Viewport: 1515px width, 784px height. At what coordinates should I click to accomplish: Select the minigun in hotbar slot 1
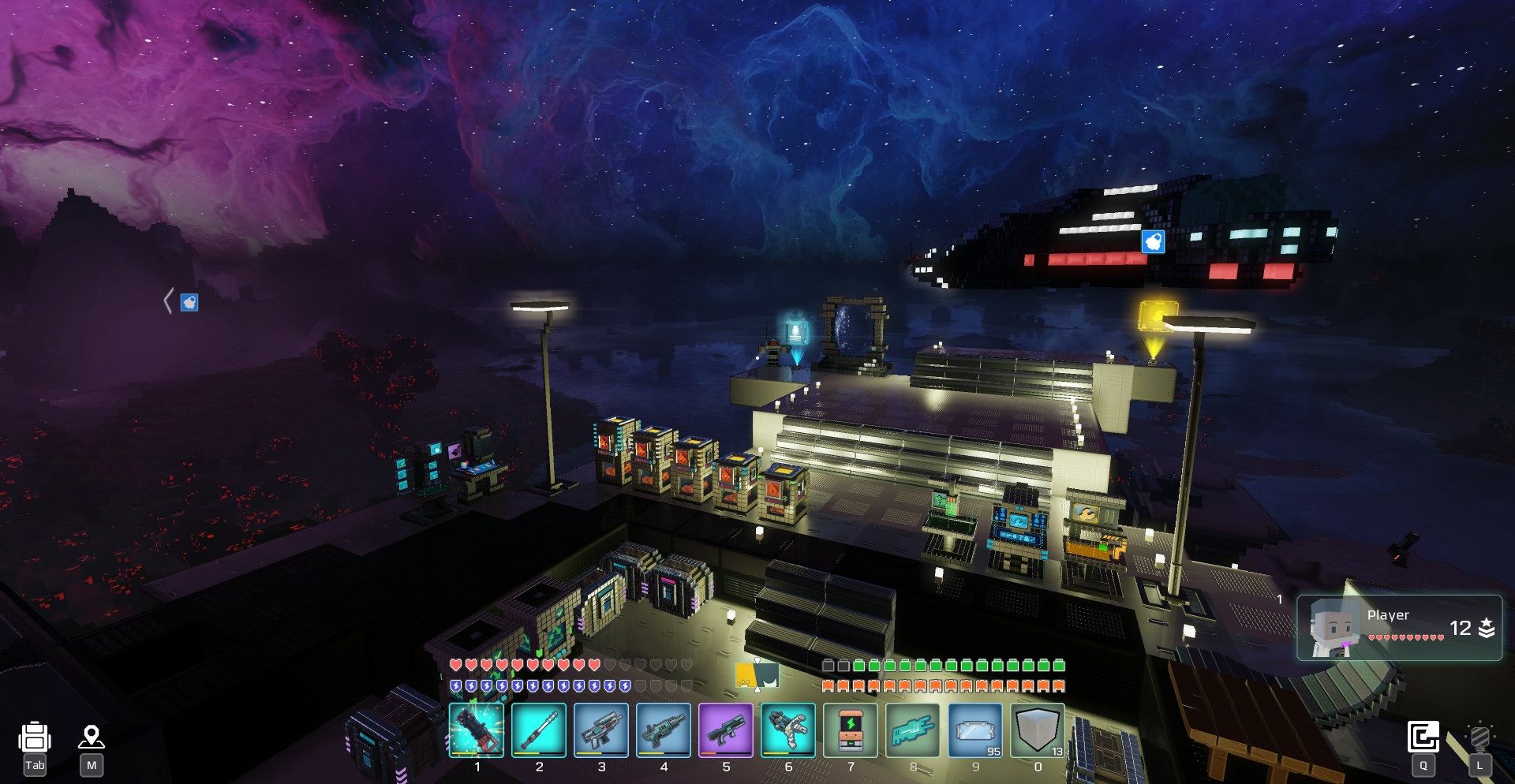(x=477, y=730)
